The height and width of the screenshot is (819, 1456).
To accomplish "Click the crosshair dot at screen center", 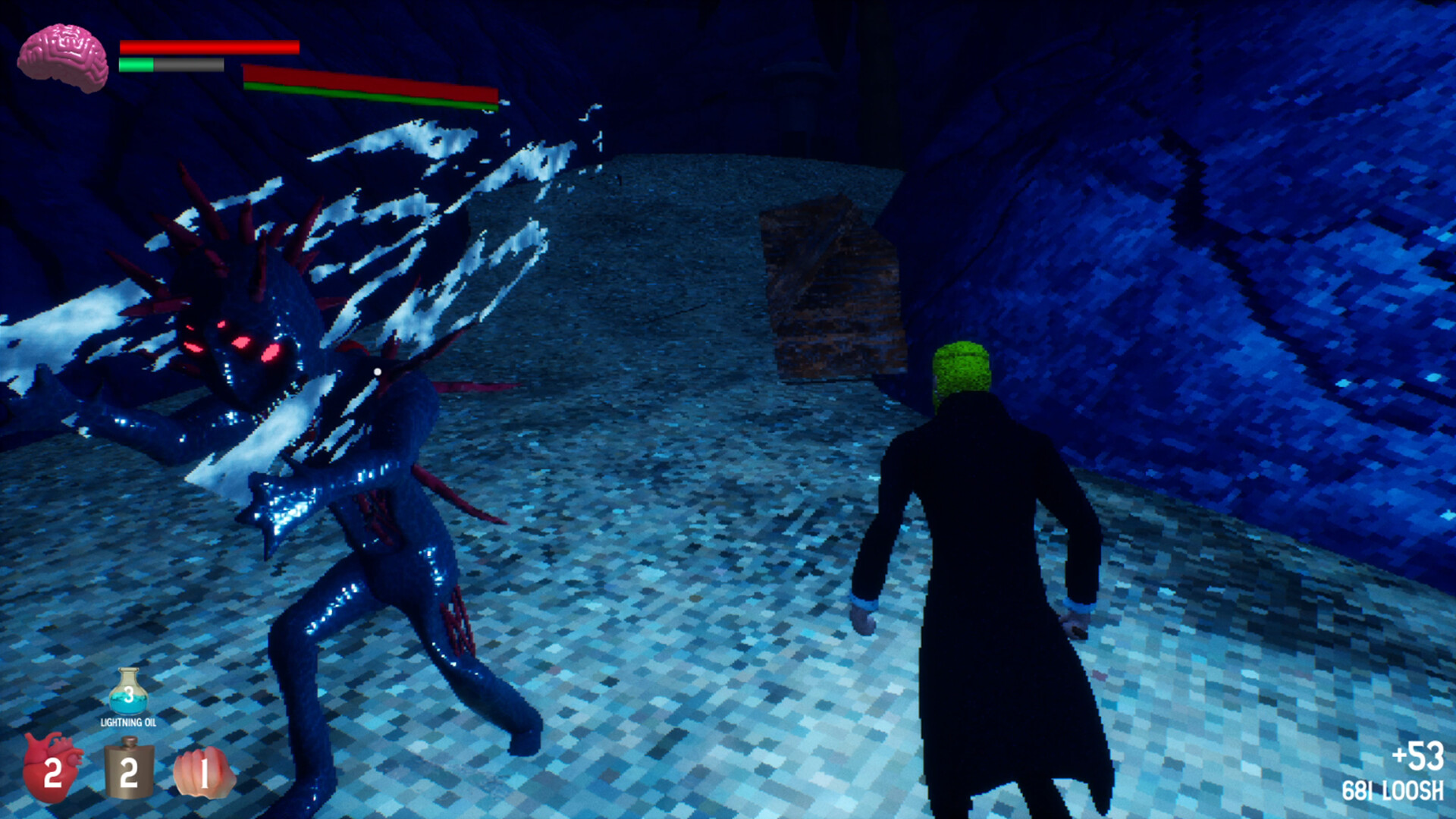I will coord(377,372).
